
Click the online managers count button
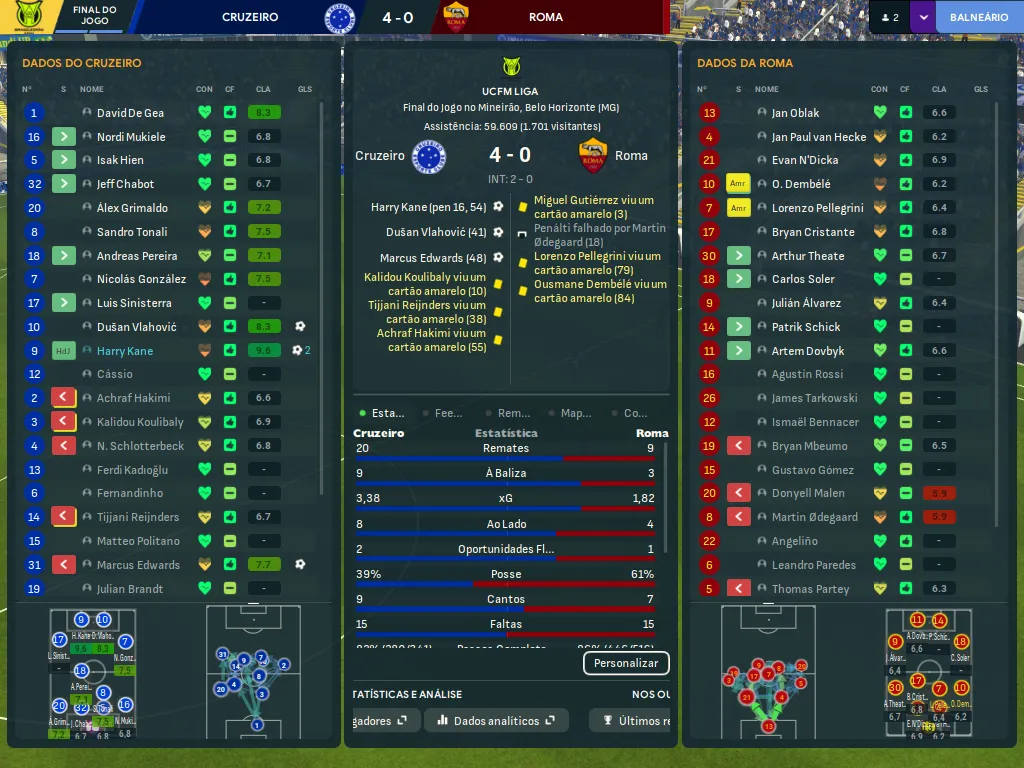889,17
